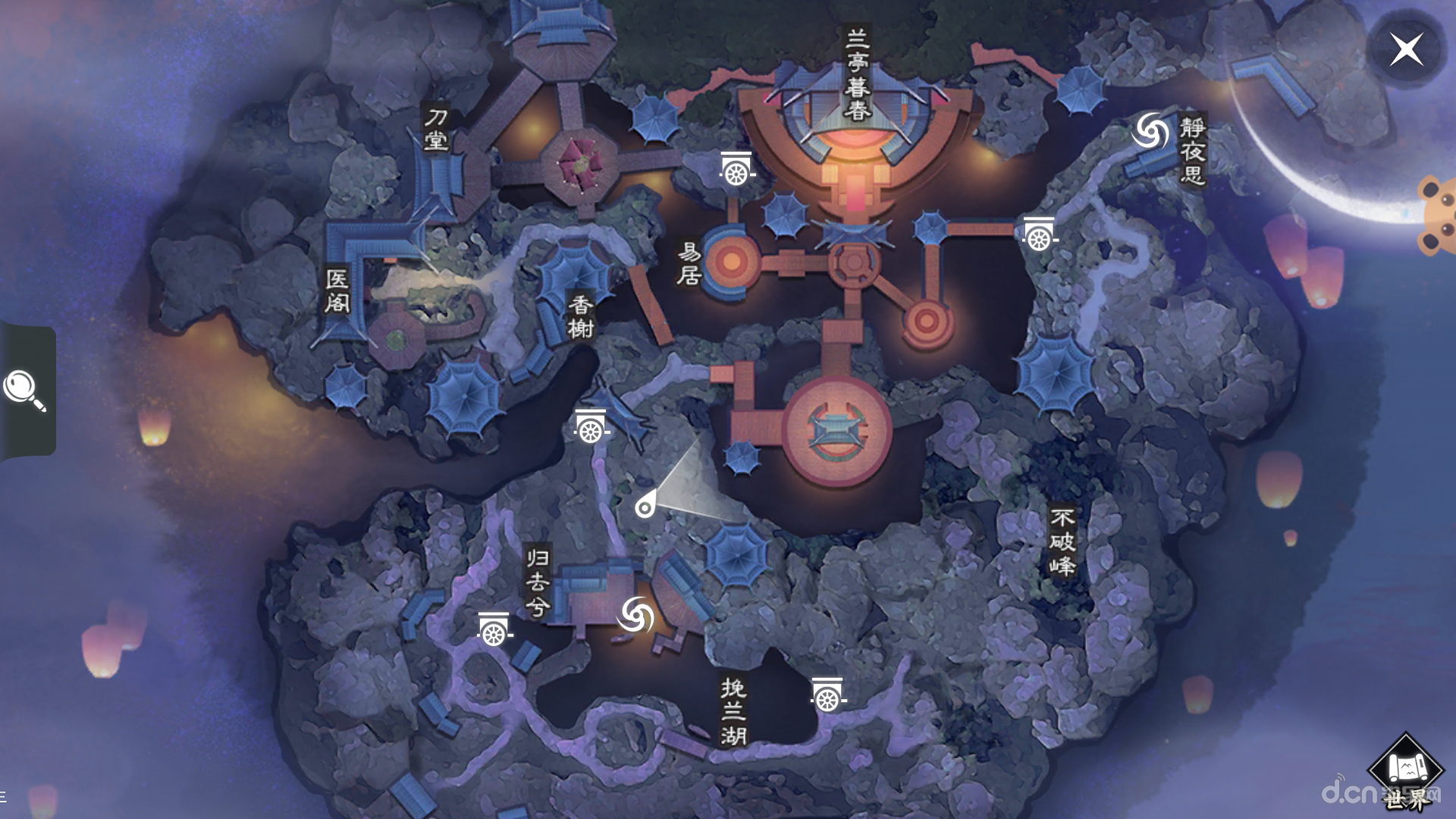The height and width of the screenshot is (819, 1456).
Task: Select the 医阁 location label
Action: [337, 290]
